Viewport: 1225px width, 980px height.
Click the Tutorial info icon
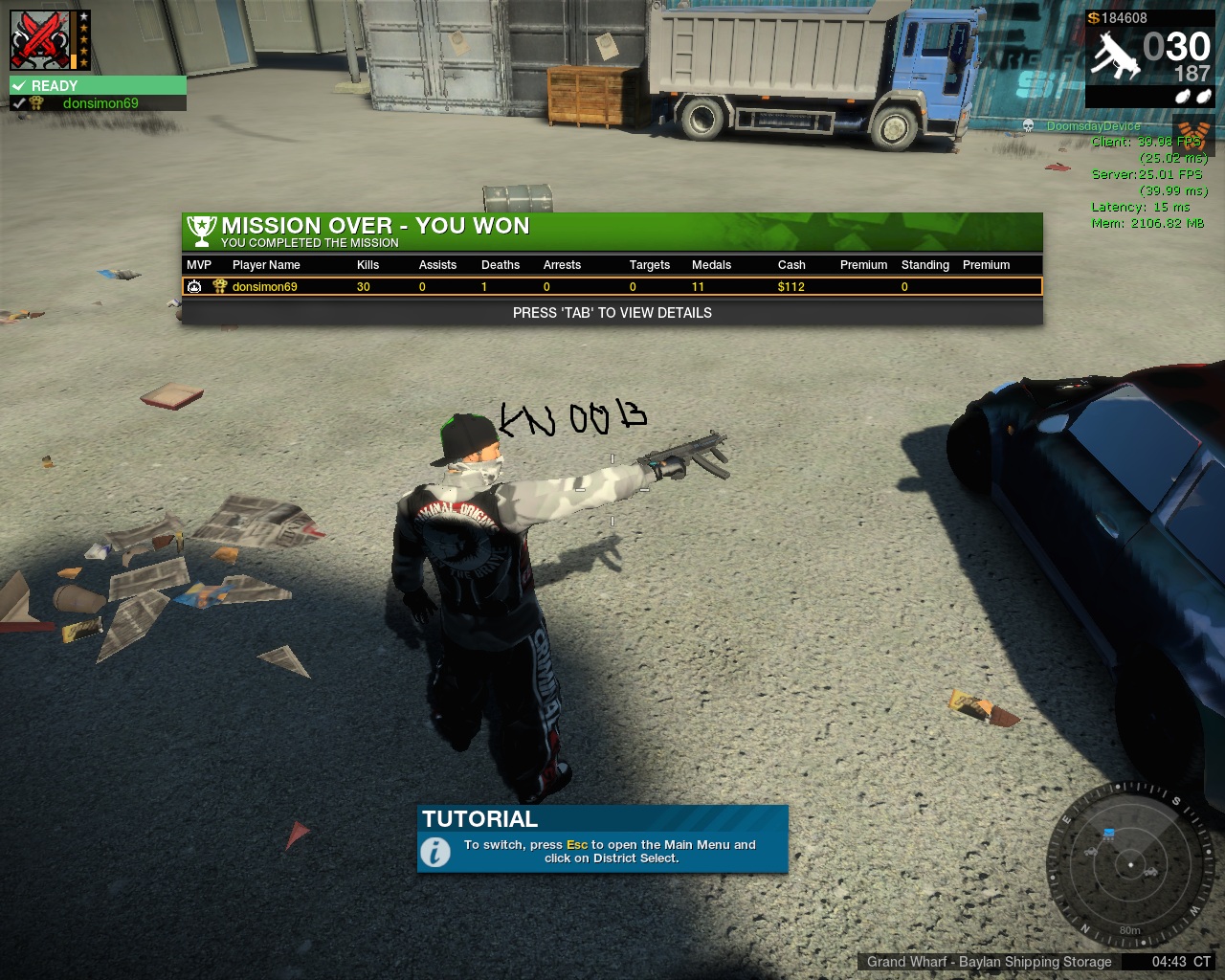pos(435,851)
